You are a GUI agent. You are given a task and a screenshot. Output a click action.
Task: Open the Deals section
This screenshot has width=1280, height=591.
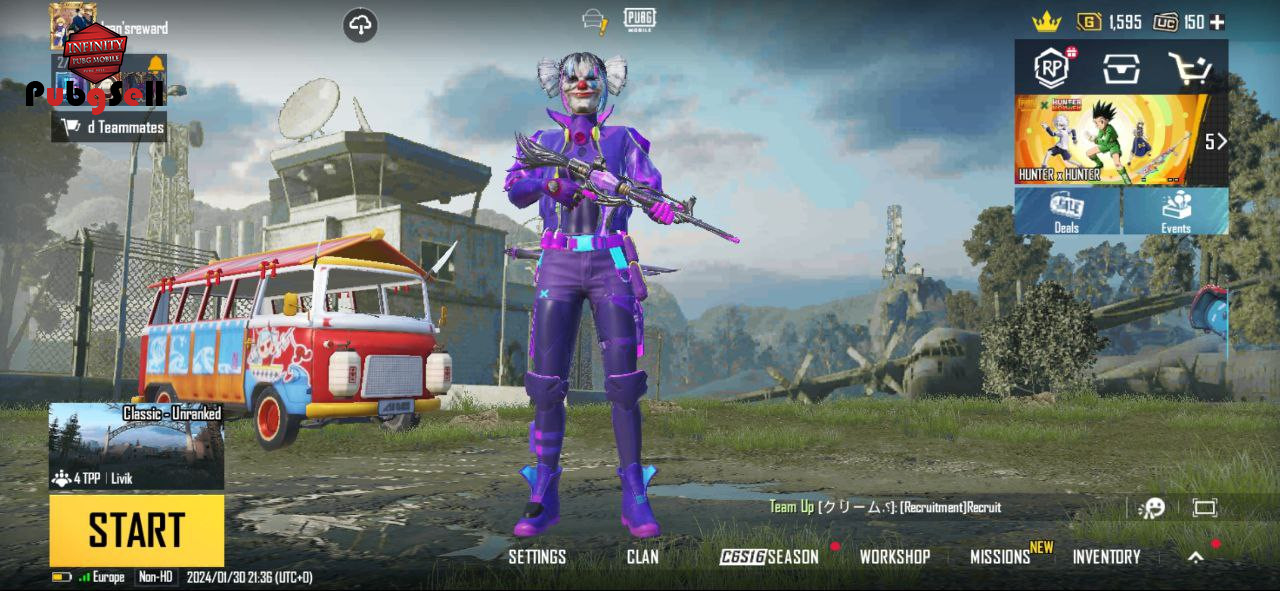1066,211
